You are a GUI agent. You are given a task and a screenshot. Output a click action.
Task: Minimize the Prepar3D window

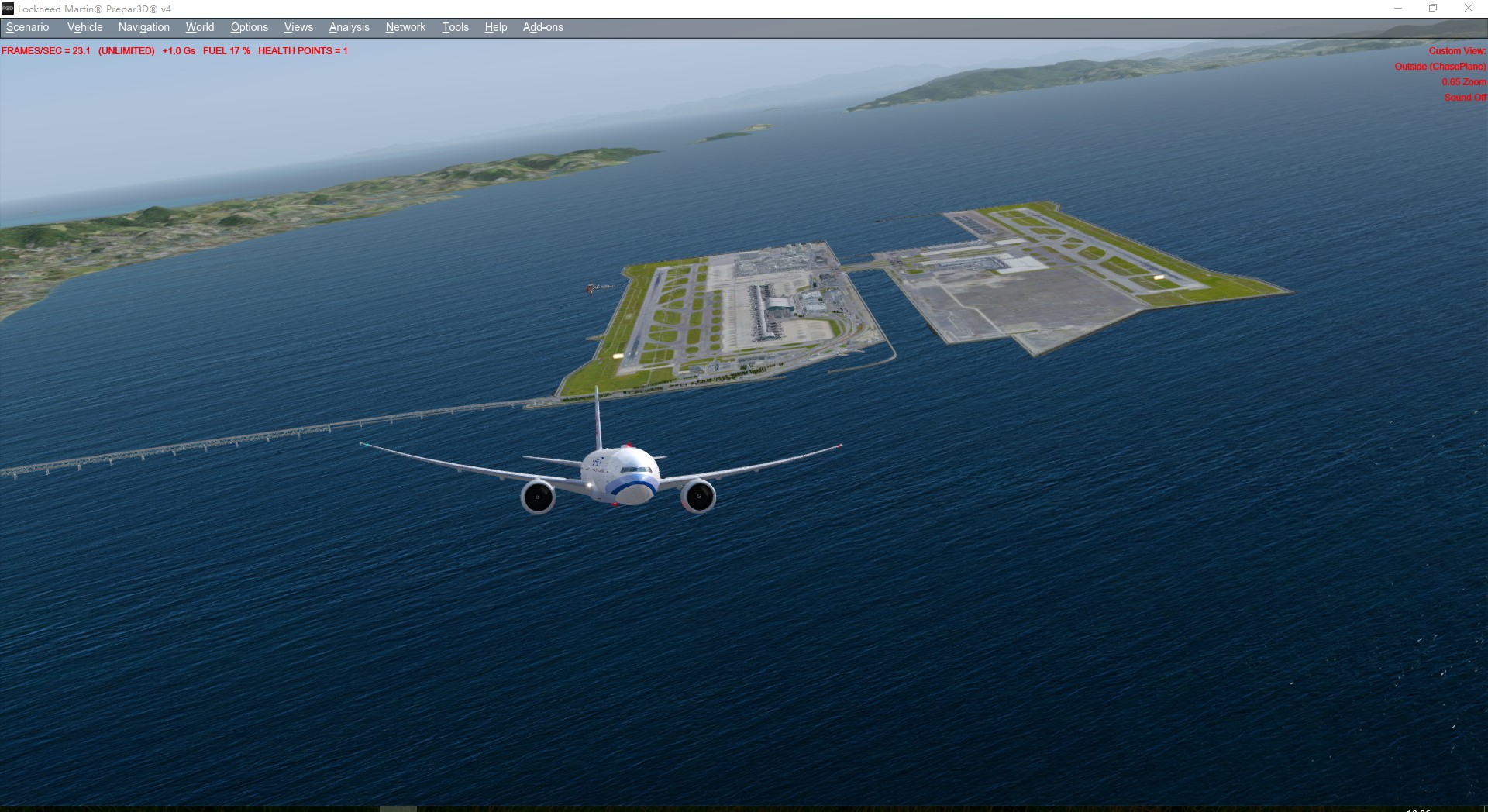[1398, 9]
